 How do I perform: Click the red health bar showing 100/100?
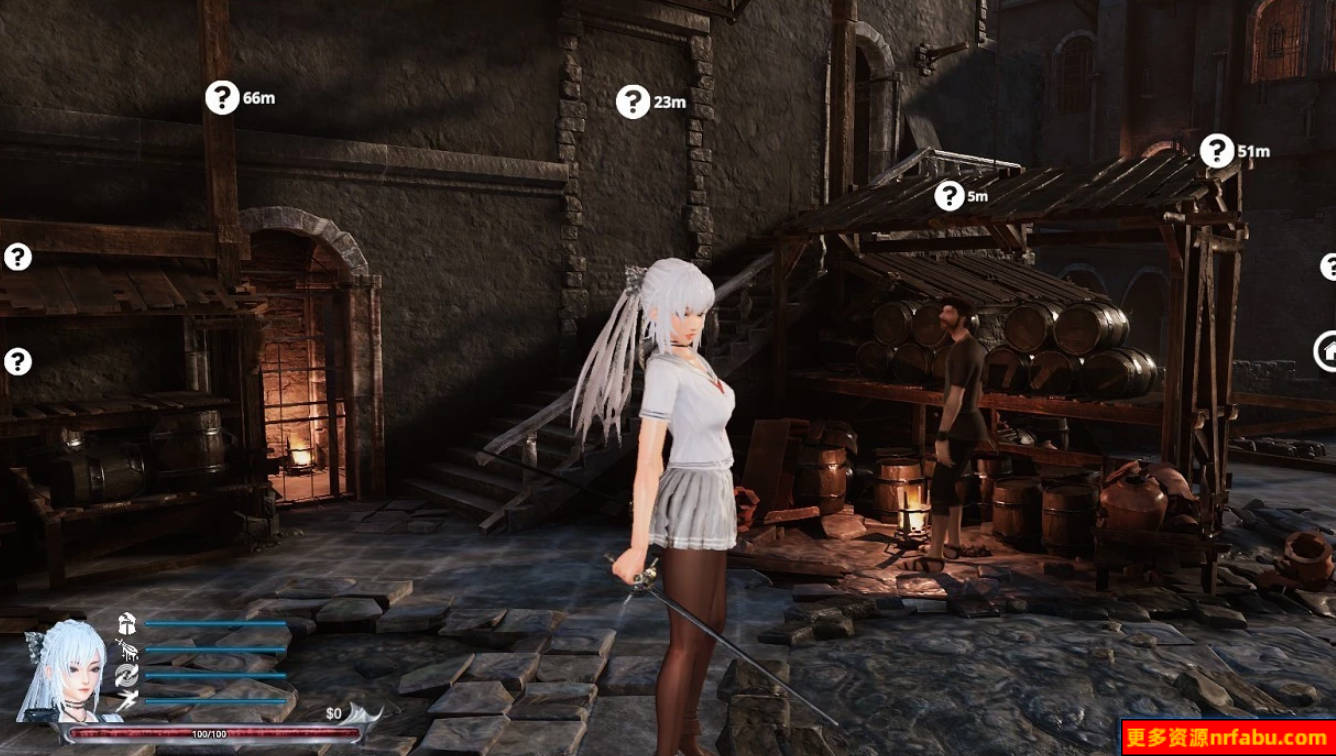pyautogui.click(x=210, y=732)
